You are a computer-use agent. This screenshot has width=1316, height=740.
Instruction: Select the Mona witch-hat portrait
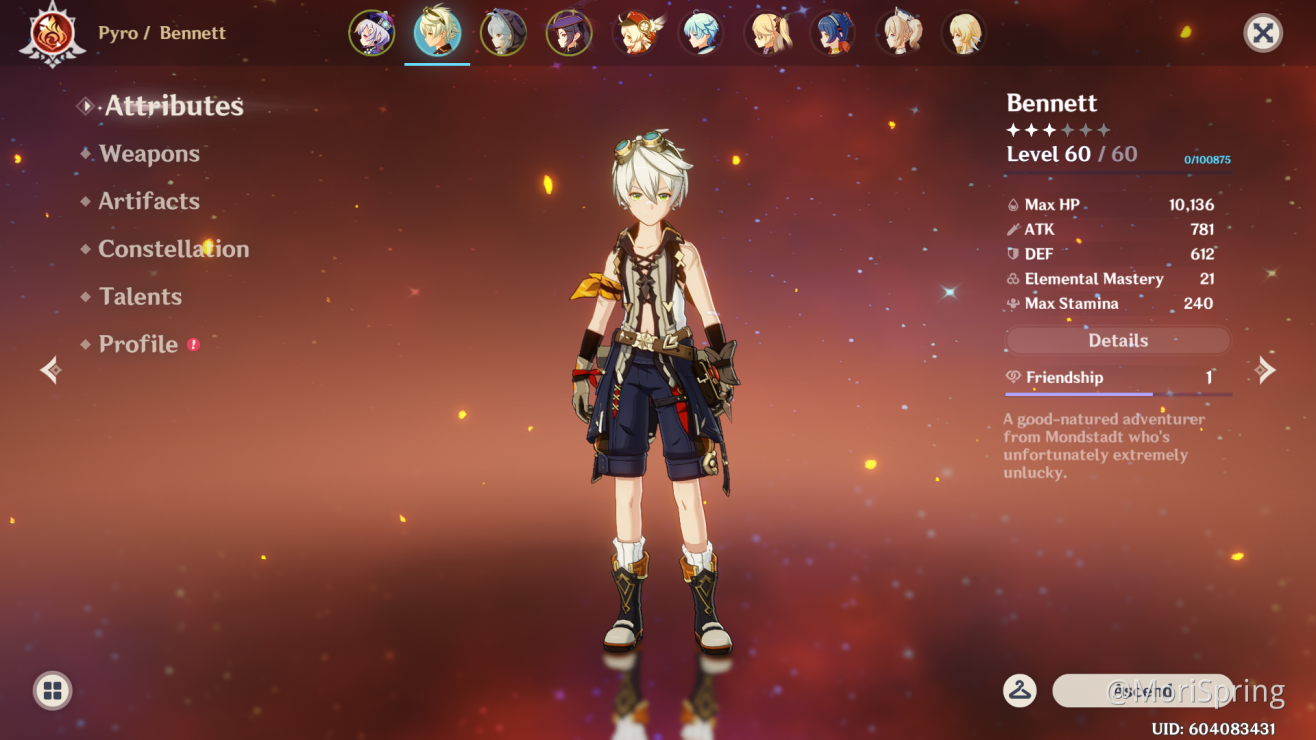coord(569,33)
